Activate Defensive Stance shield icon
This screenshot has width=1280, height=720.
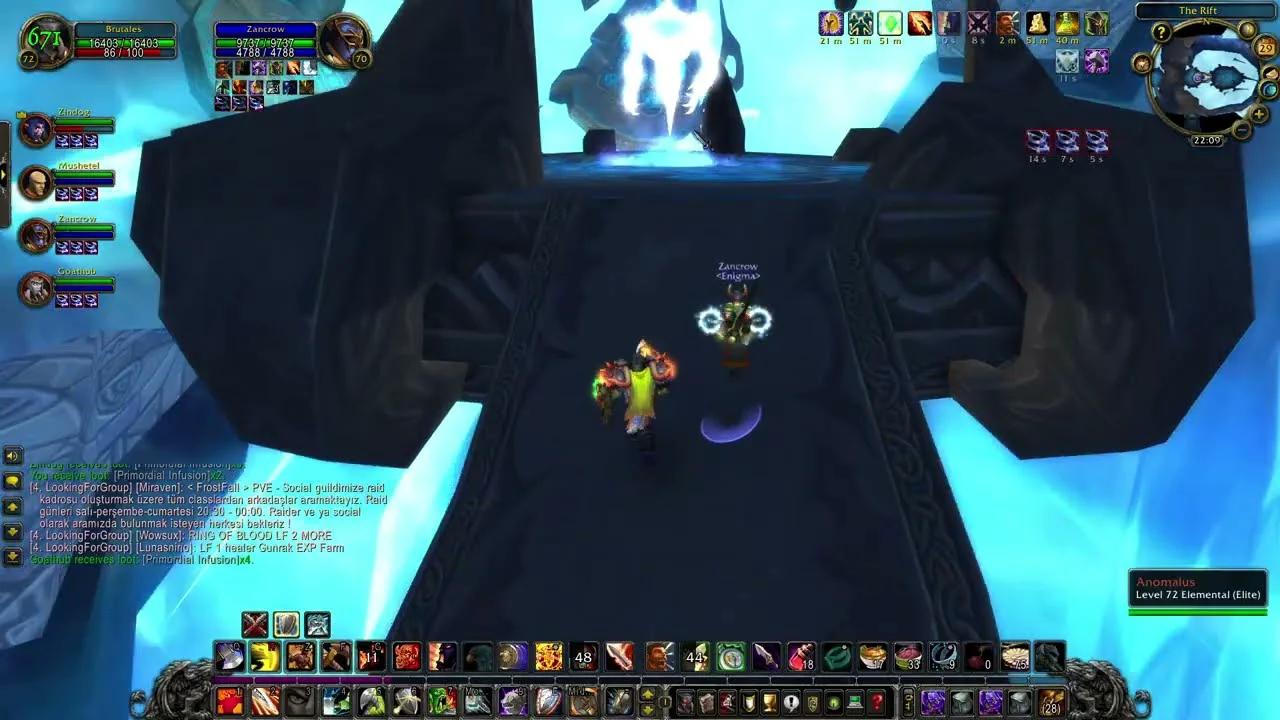[x=286, y=625]
